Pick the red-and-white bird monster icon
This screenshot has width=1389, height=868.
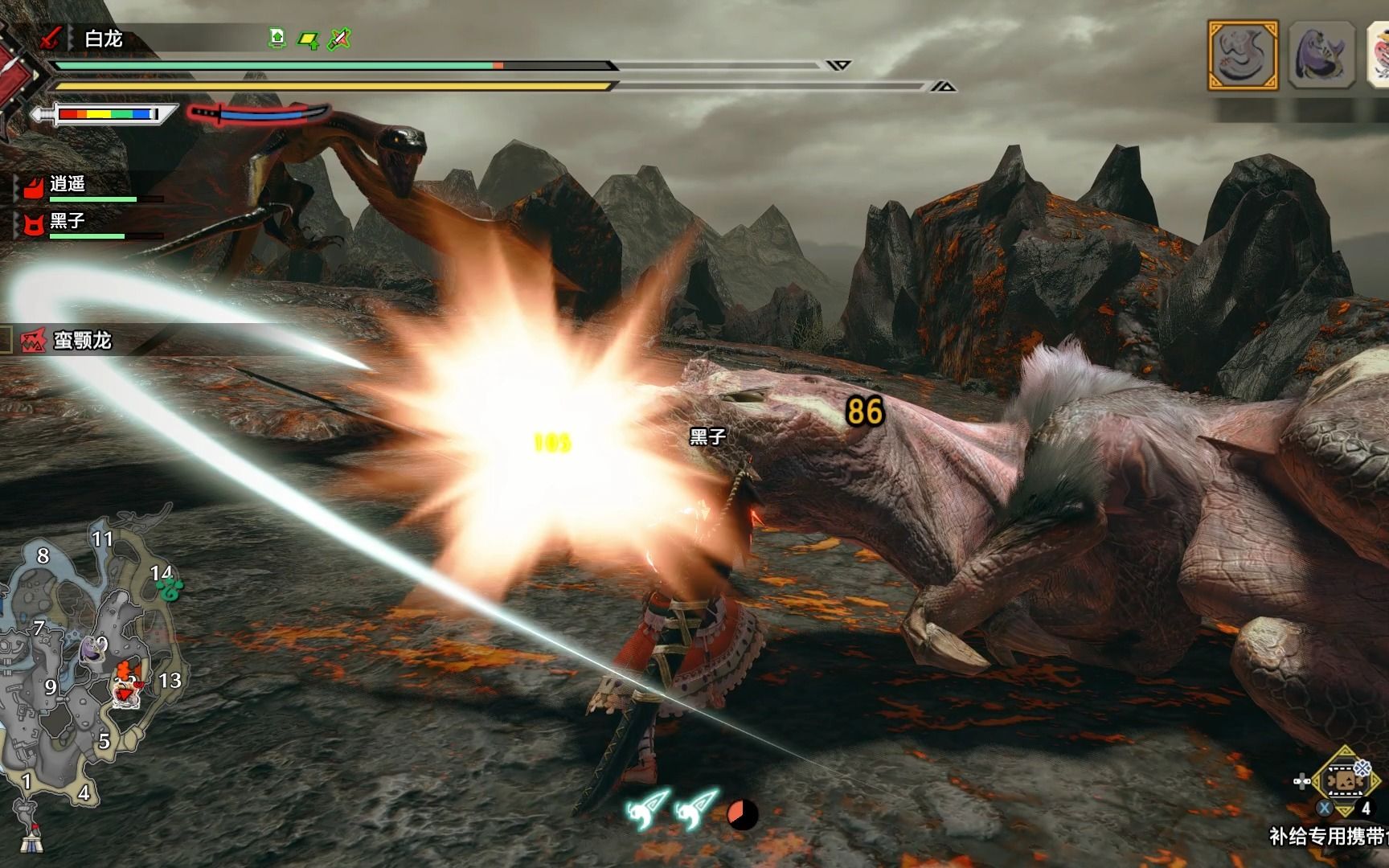pyautogui.click(x=1379, y=55)
